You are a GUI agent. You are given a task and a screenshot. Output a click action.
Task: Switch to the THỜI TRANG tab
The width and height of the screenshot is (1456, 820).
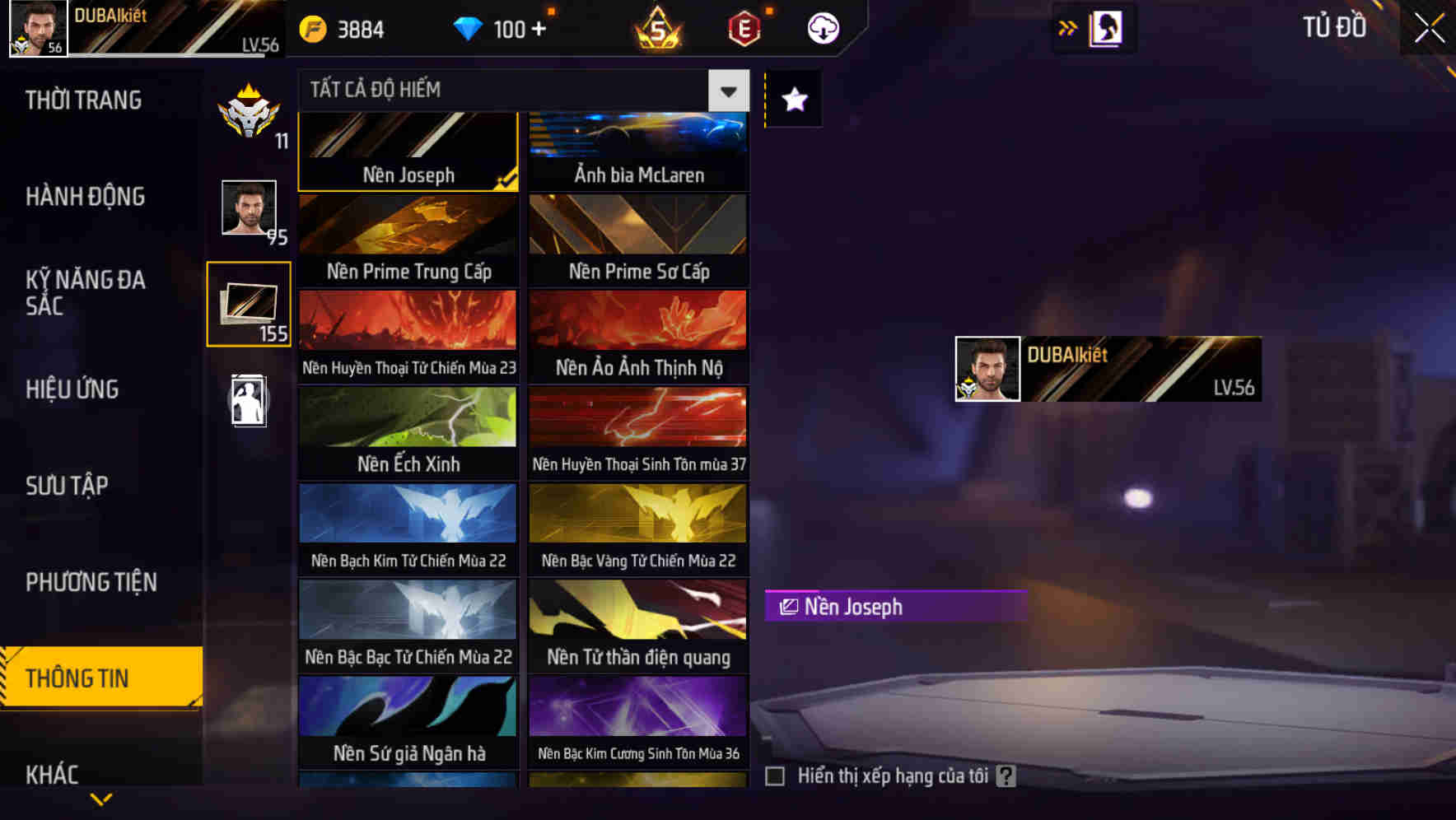(82, 100)
